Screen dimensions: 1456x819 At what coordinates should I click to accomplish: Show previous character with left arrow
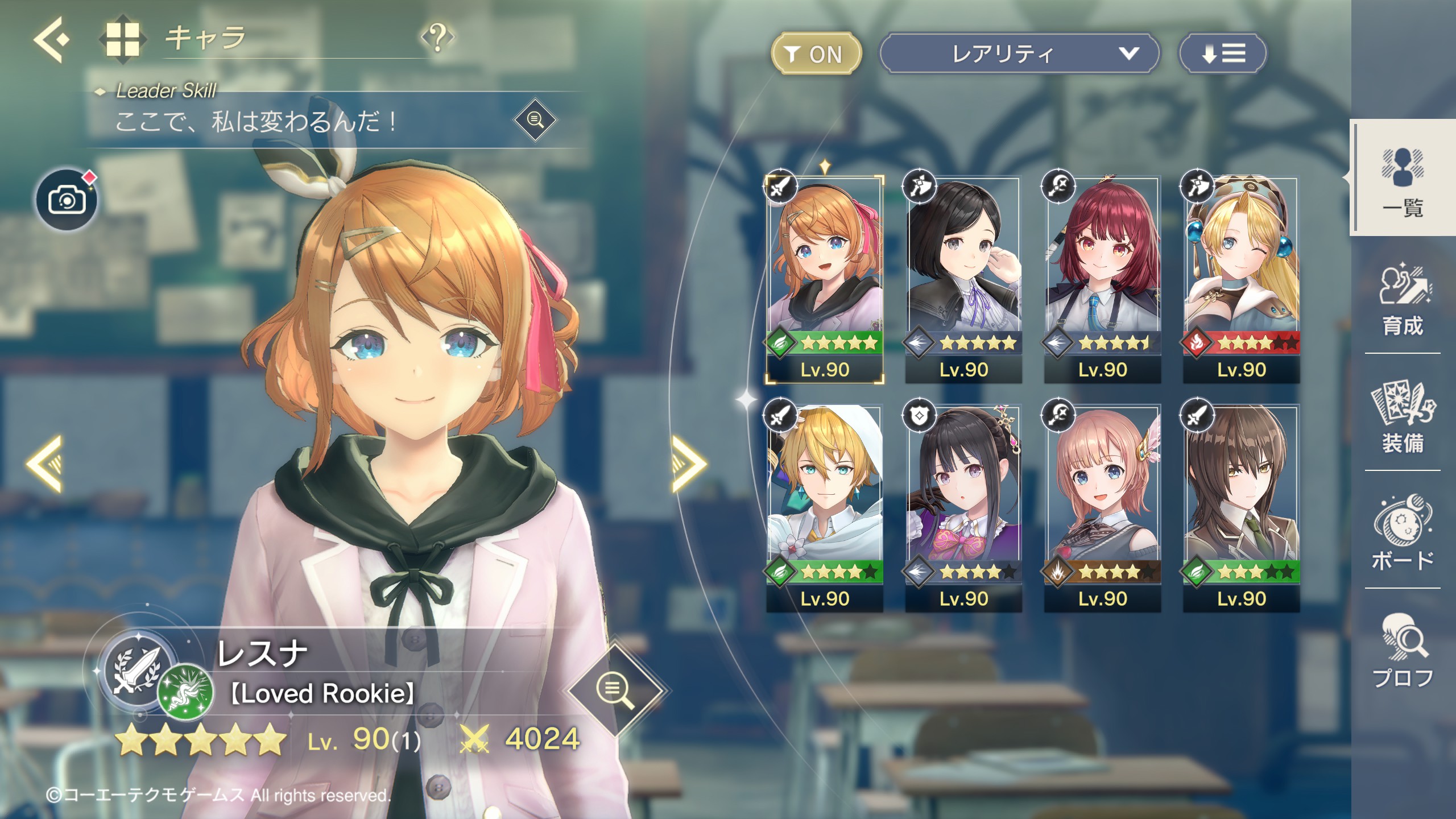(x=44, y=464)
